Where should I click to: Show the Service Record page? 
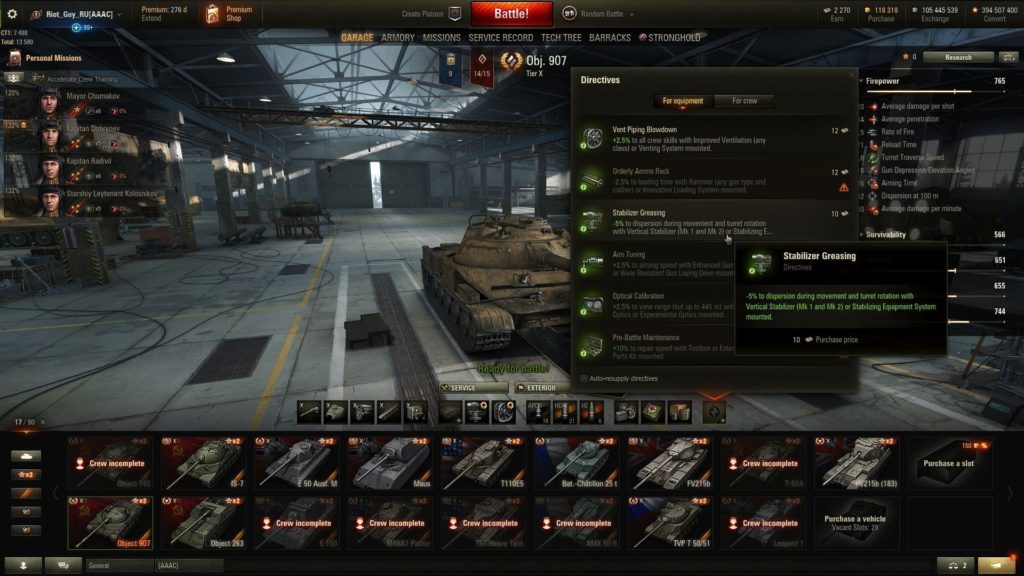point(501,38)
